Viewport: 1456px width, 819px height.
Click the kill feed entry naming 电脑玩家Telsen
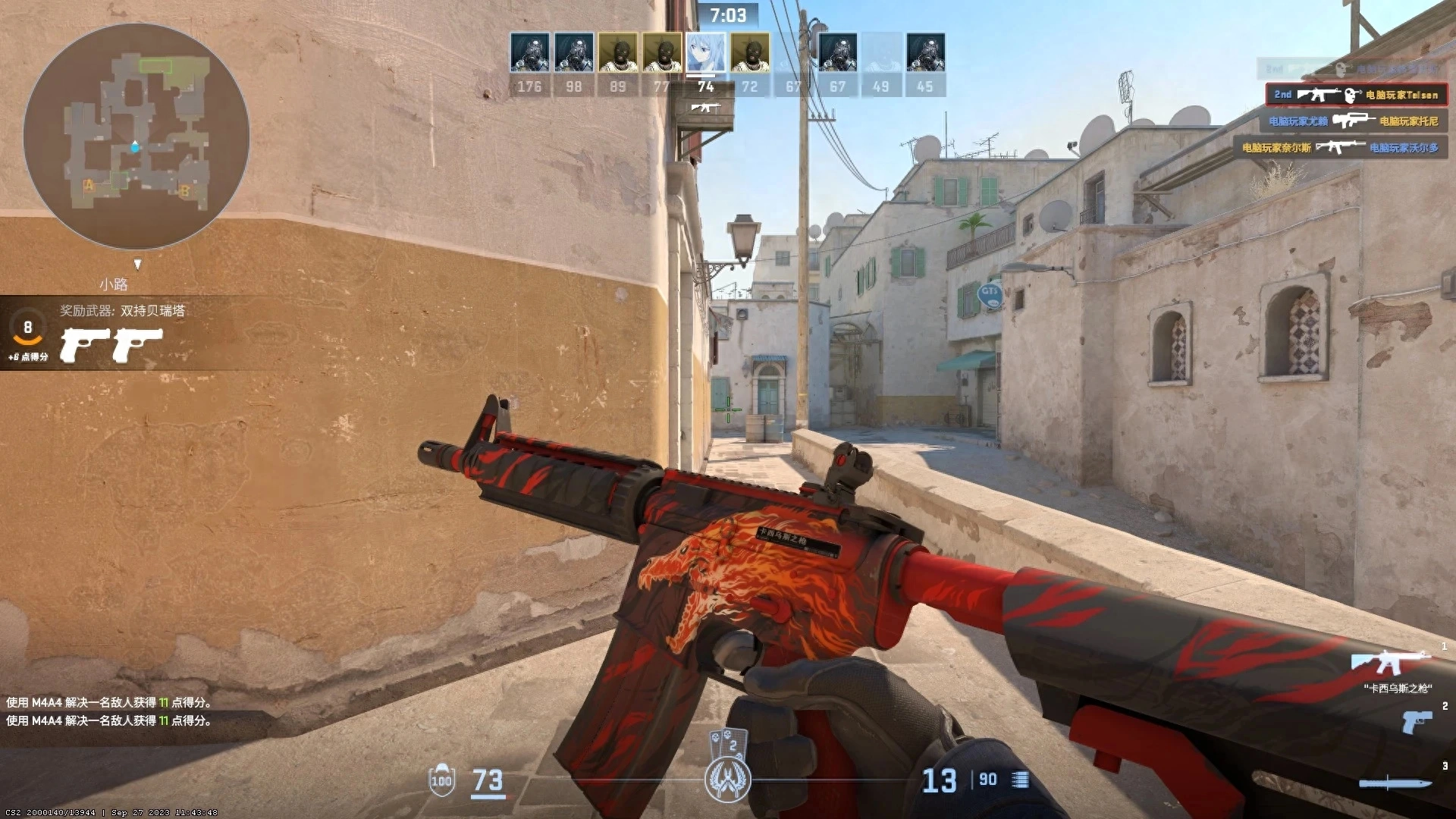click(x=1403, y=95)
